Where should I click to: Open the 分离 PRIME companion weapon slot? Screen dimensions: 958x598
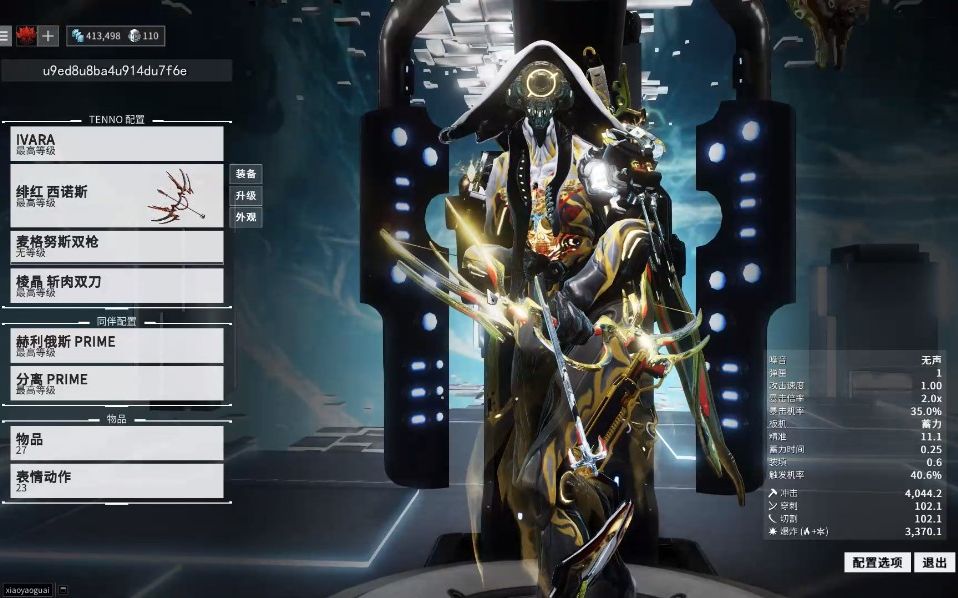pos(117,383)
